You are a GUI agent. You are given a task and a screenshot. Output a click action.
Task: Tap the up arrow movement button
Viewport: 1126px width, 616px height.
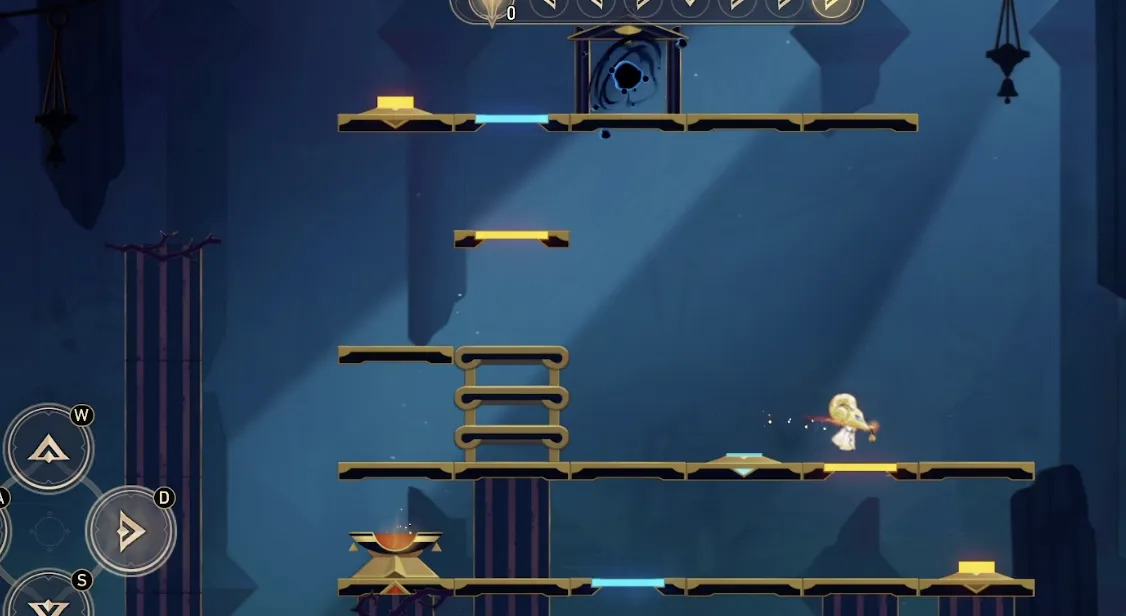49,449
